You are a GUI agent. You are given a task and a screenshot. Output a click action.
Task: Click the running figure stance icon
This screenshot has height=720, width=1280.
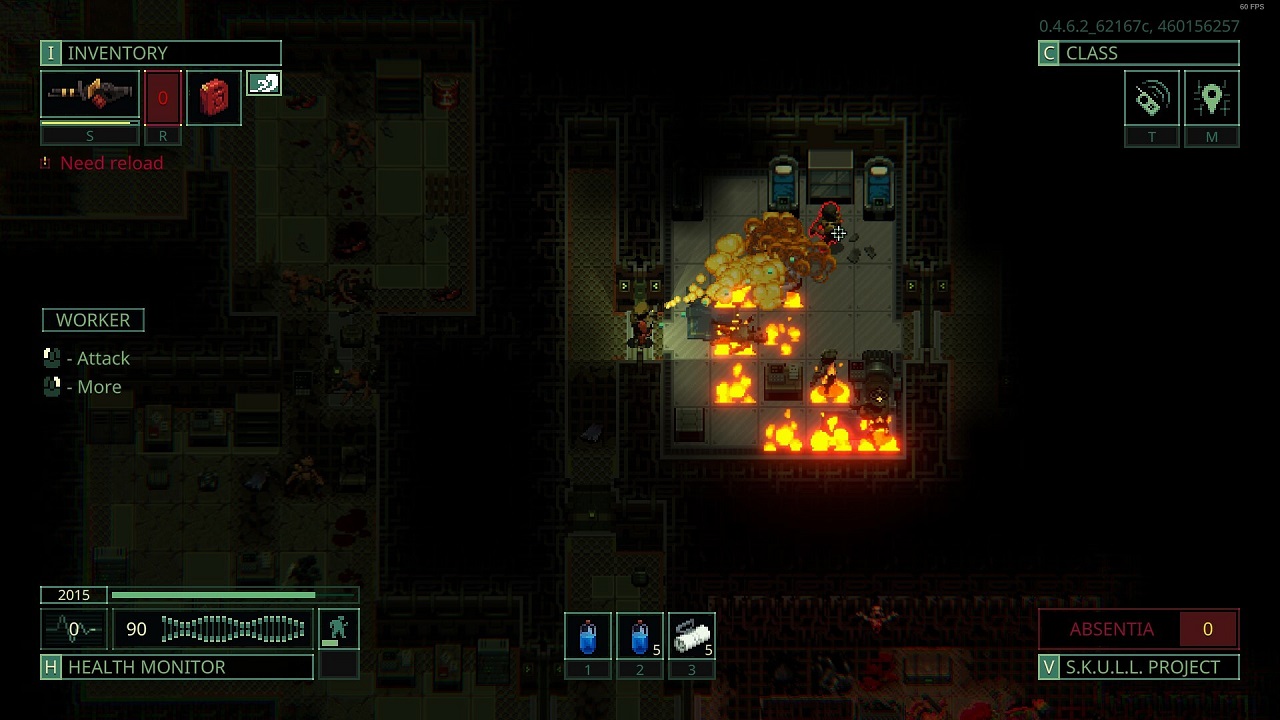(x=338, y=629)
